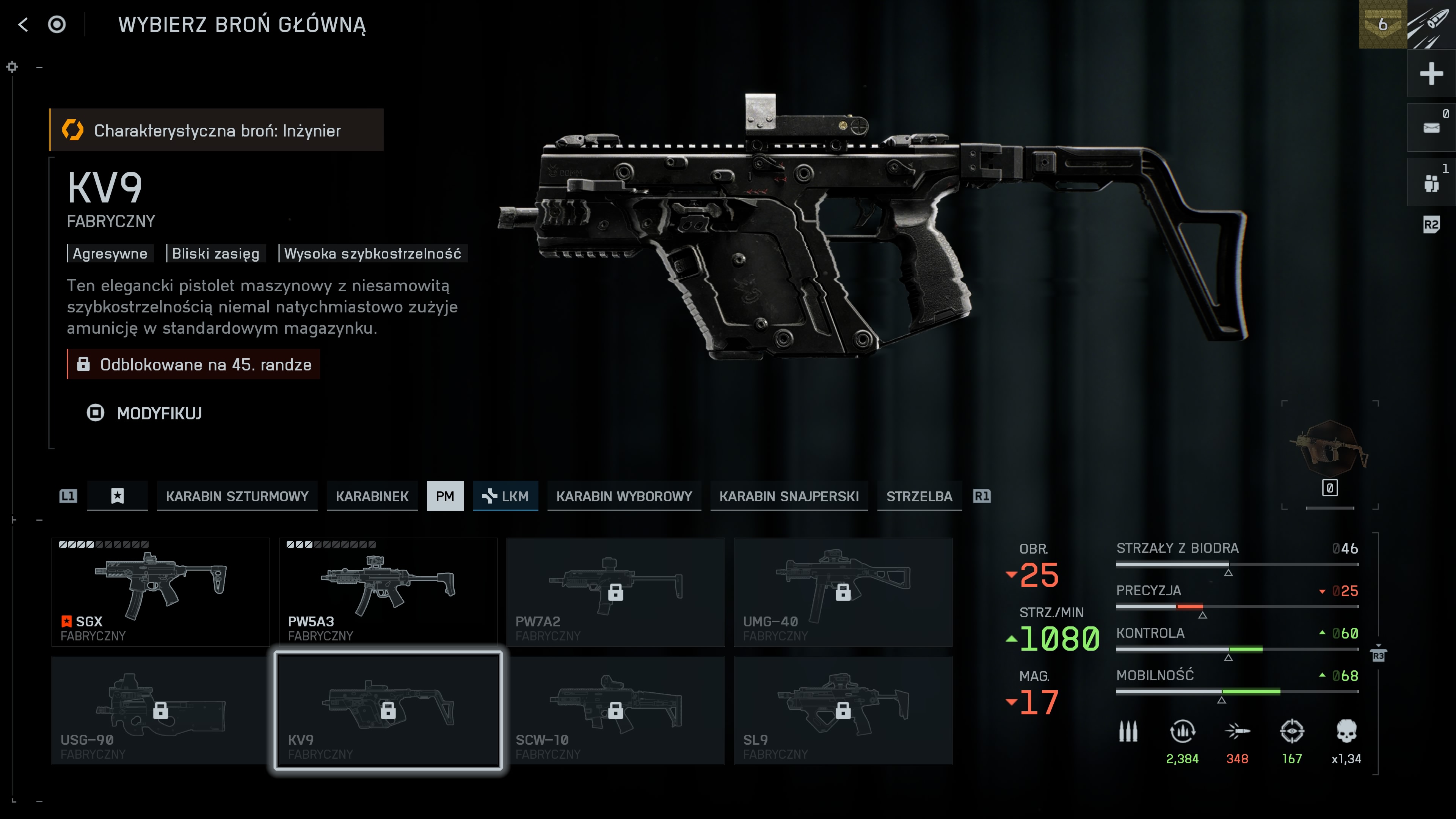Select the KARABINEK category tab

click(372, 496)
